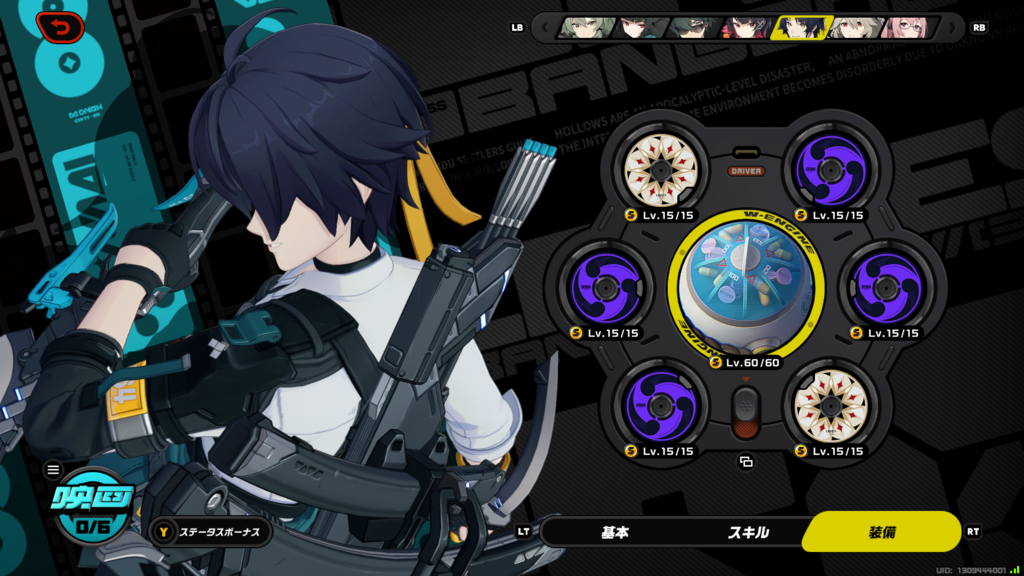Viewport: 1024px width, 576px height.
Task: Select the currently highlighted yellow character portrait
Action: [798, 27]
